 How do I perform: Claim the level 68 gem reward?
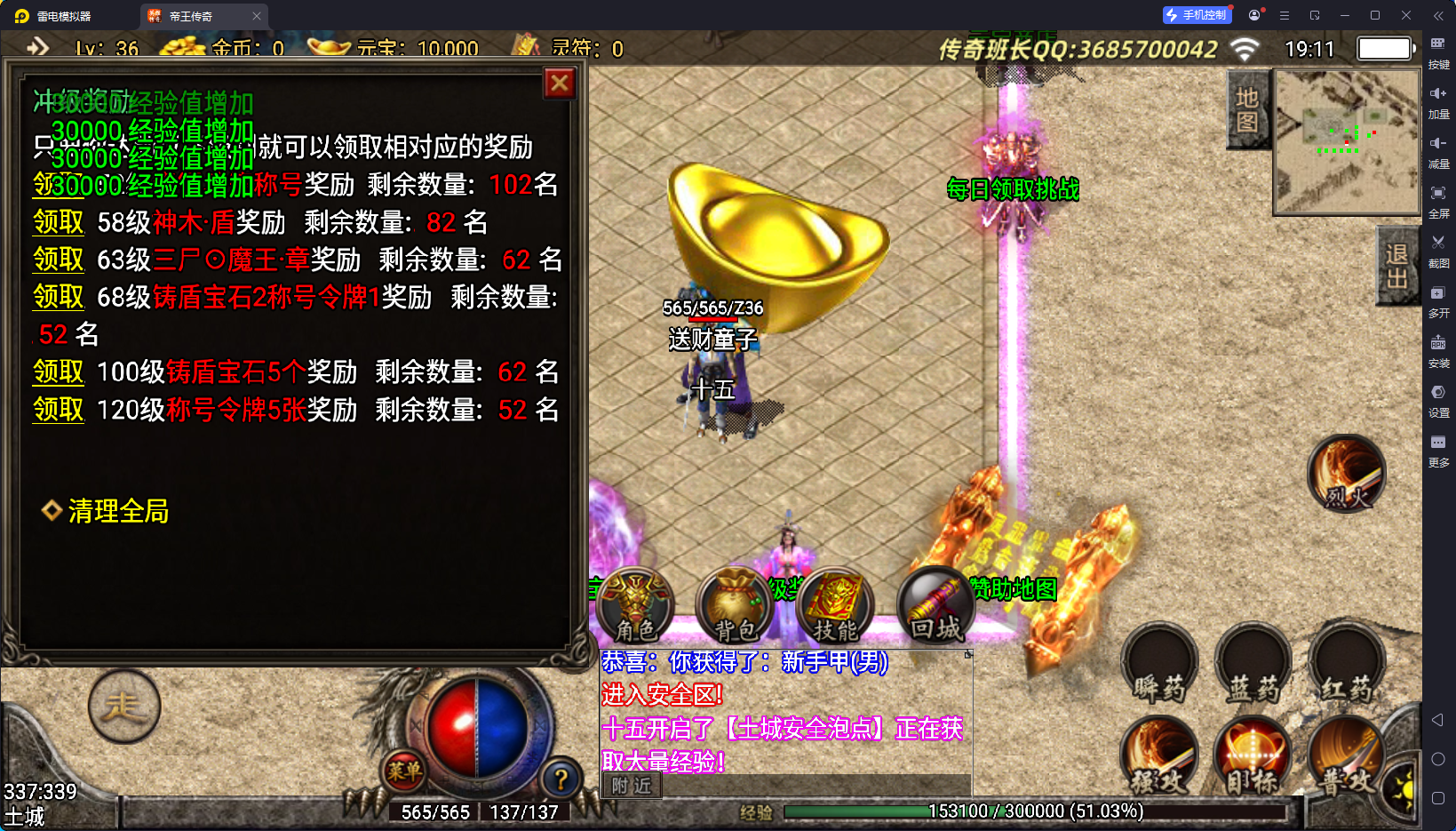[x=59, y=297]
